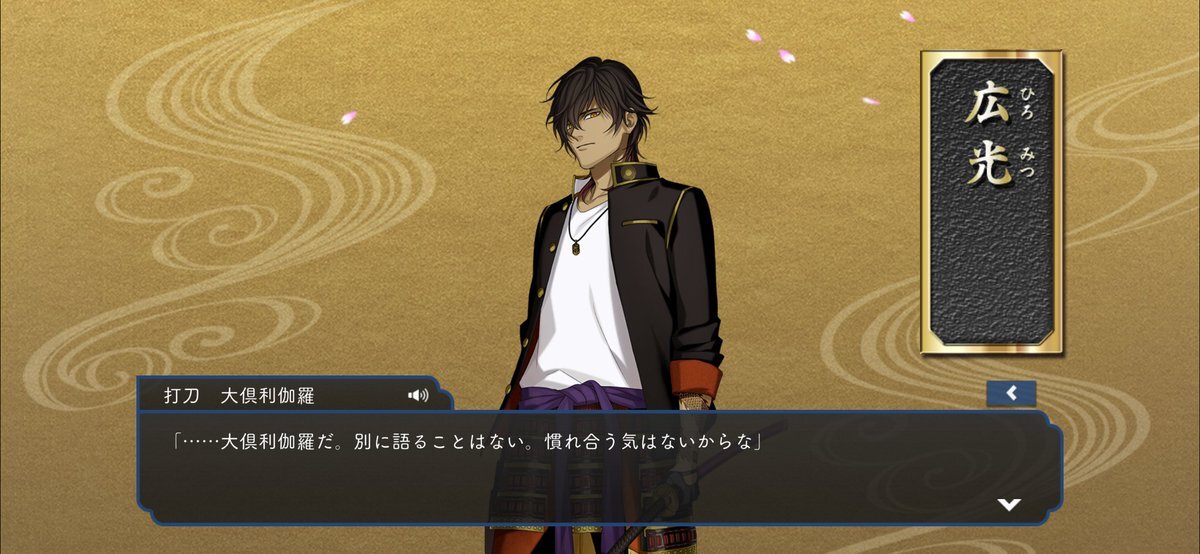
Task: Click the blue left-arrow button above the dialogue box
Action: click(1011, 393)
